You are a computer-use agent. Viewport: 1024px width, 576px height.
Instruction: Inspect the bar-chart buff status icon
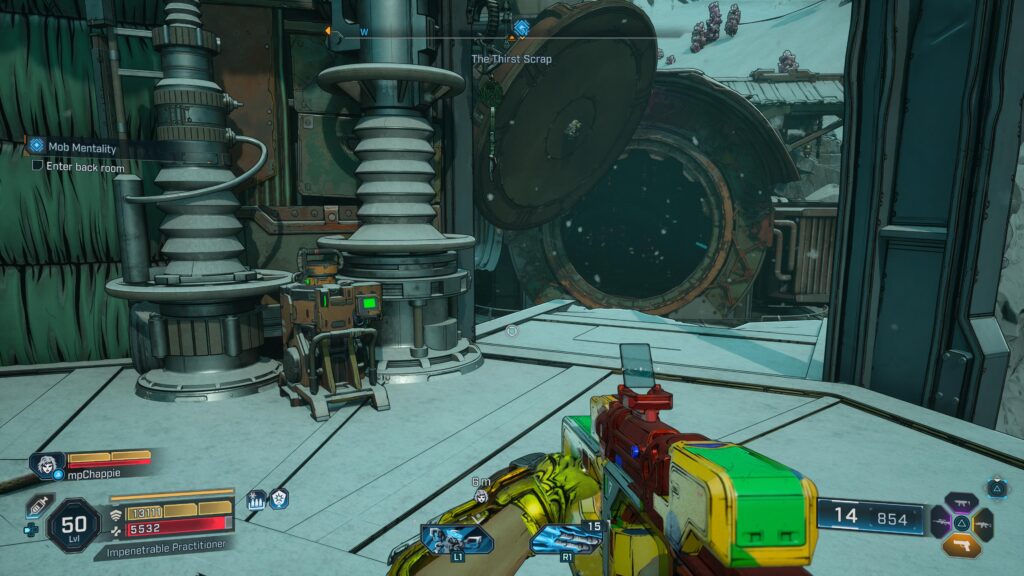tap(256, 499)
